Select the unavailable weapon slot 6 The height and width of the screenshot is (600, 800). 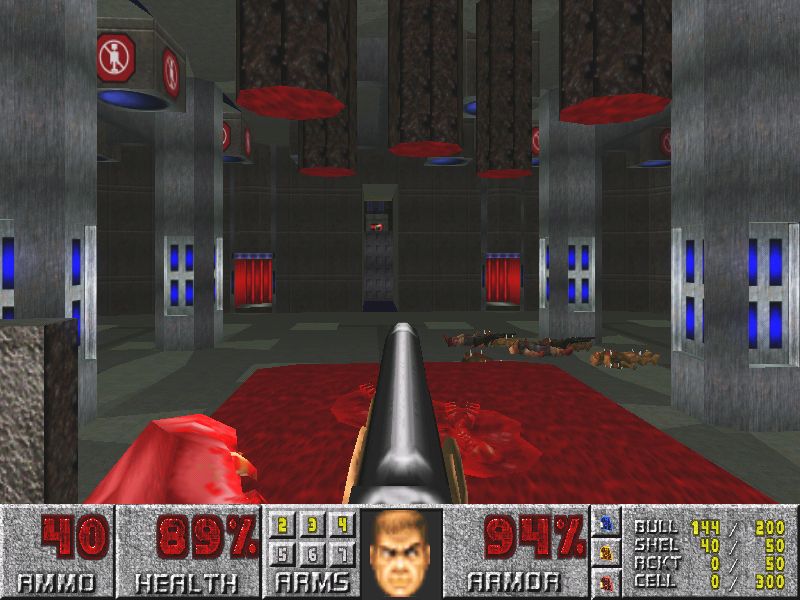[x=312, y=553]
